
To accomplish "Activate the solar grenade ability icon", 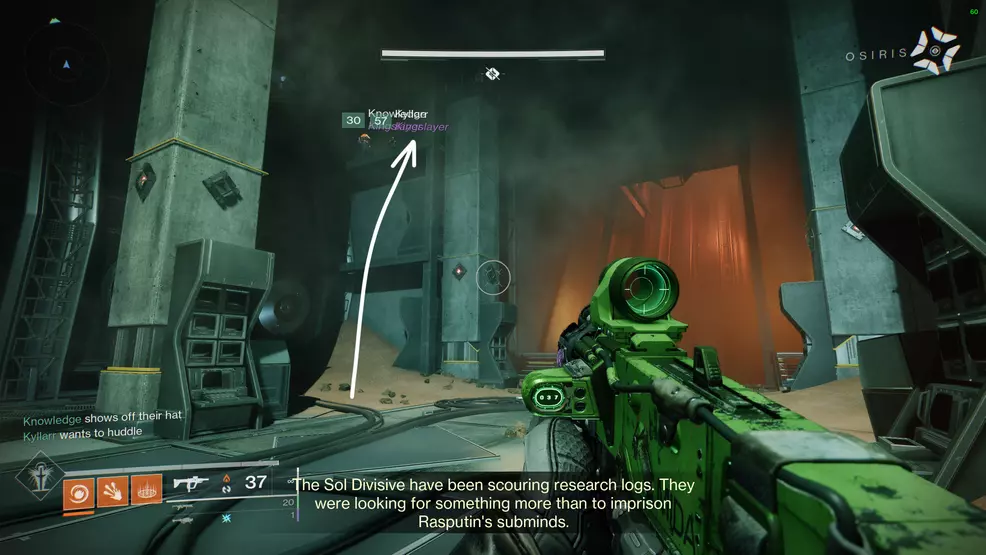I will click(x=79, y=491).
